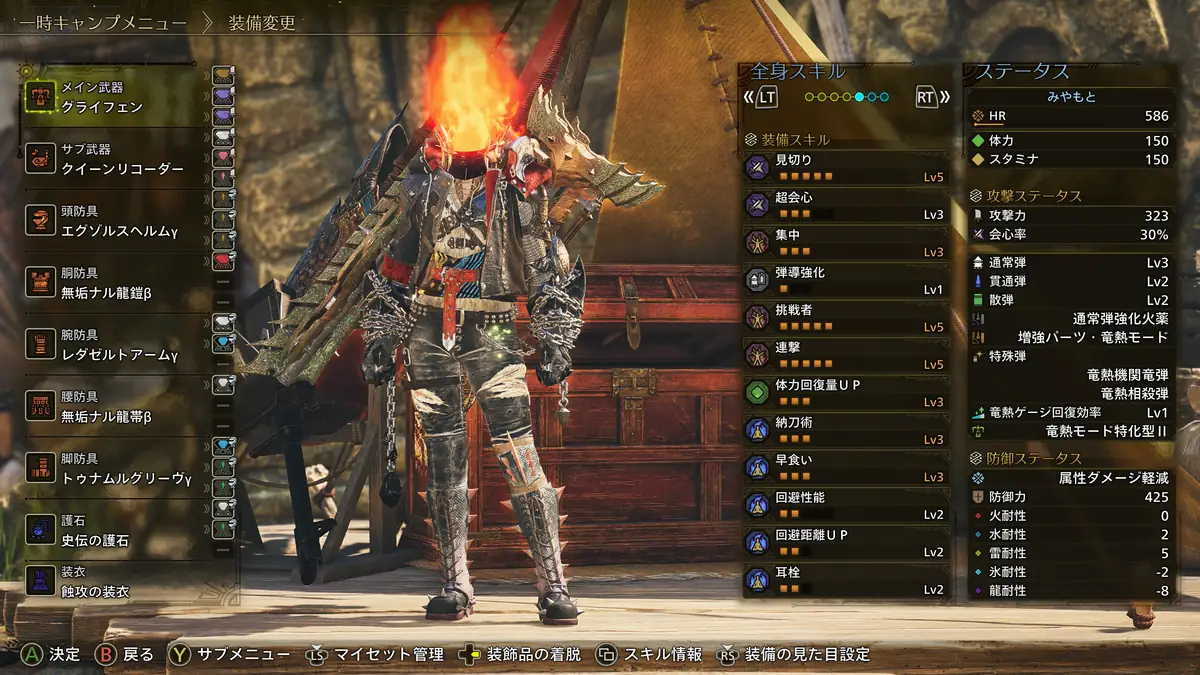Show details for 見切り skill
The height and width of the screenshot is (675, 1200).
[845, 167]
